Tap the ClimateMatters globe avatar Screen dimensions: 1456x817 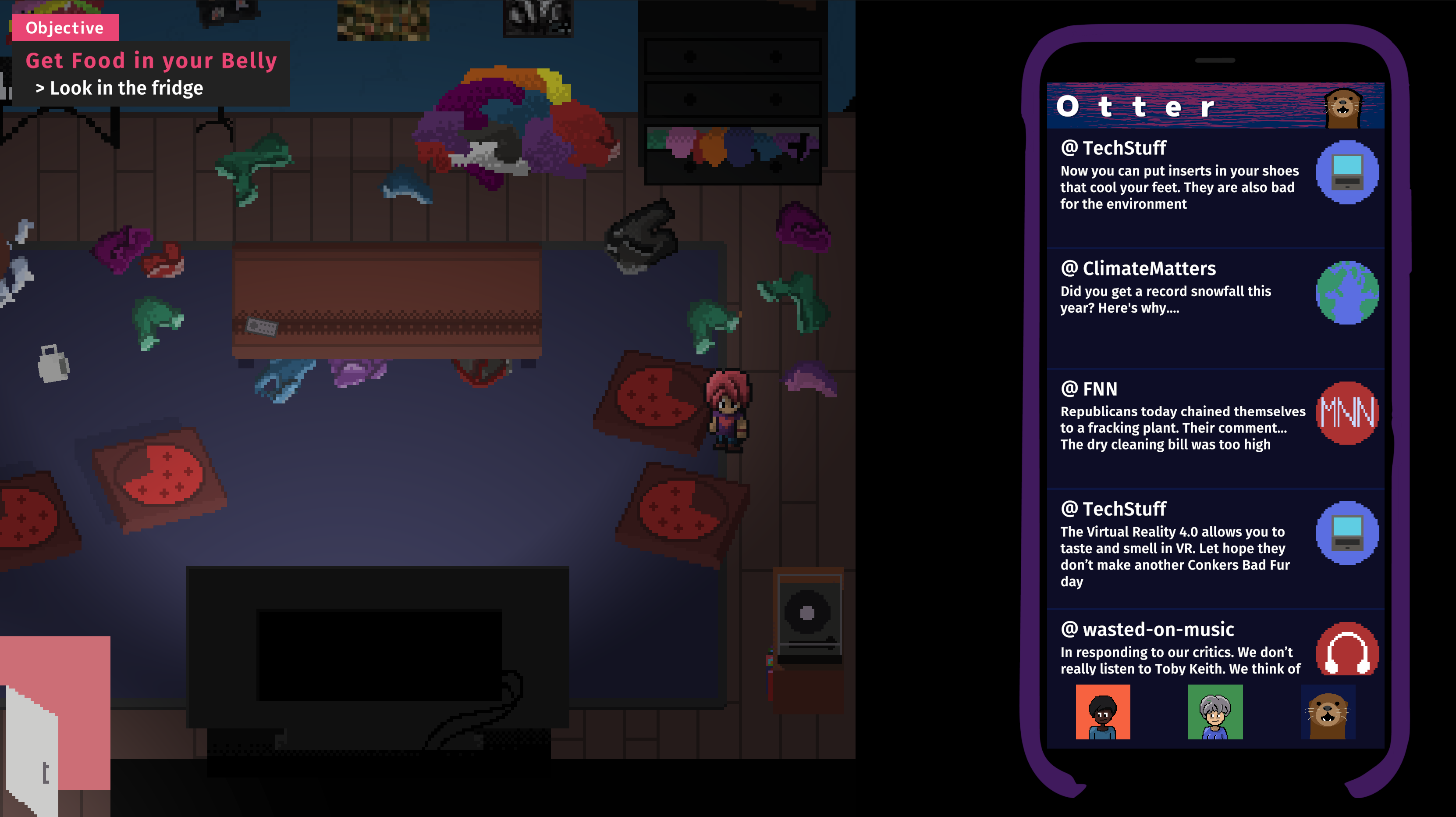(x=1346, y=293)
